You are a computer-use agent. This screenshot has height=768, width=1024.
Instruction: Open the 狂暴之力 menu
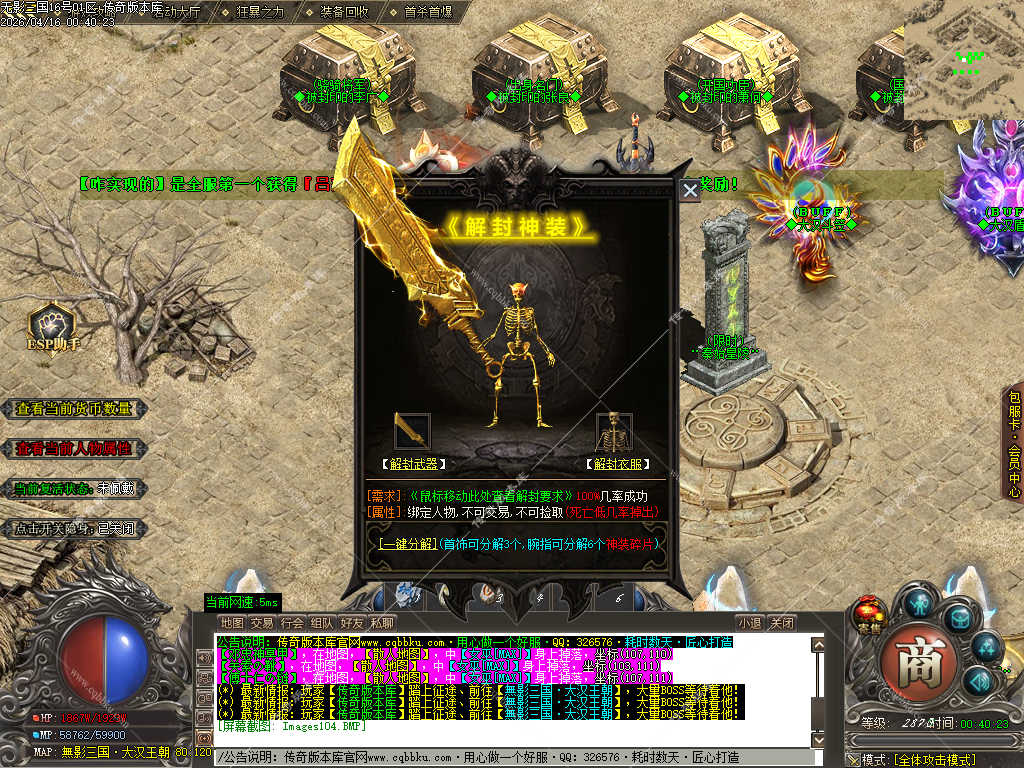[x=260, y=13]
